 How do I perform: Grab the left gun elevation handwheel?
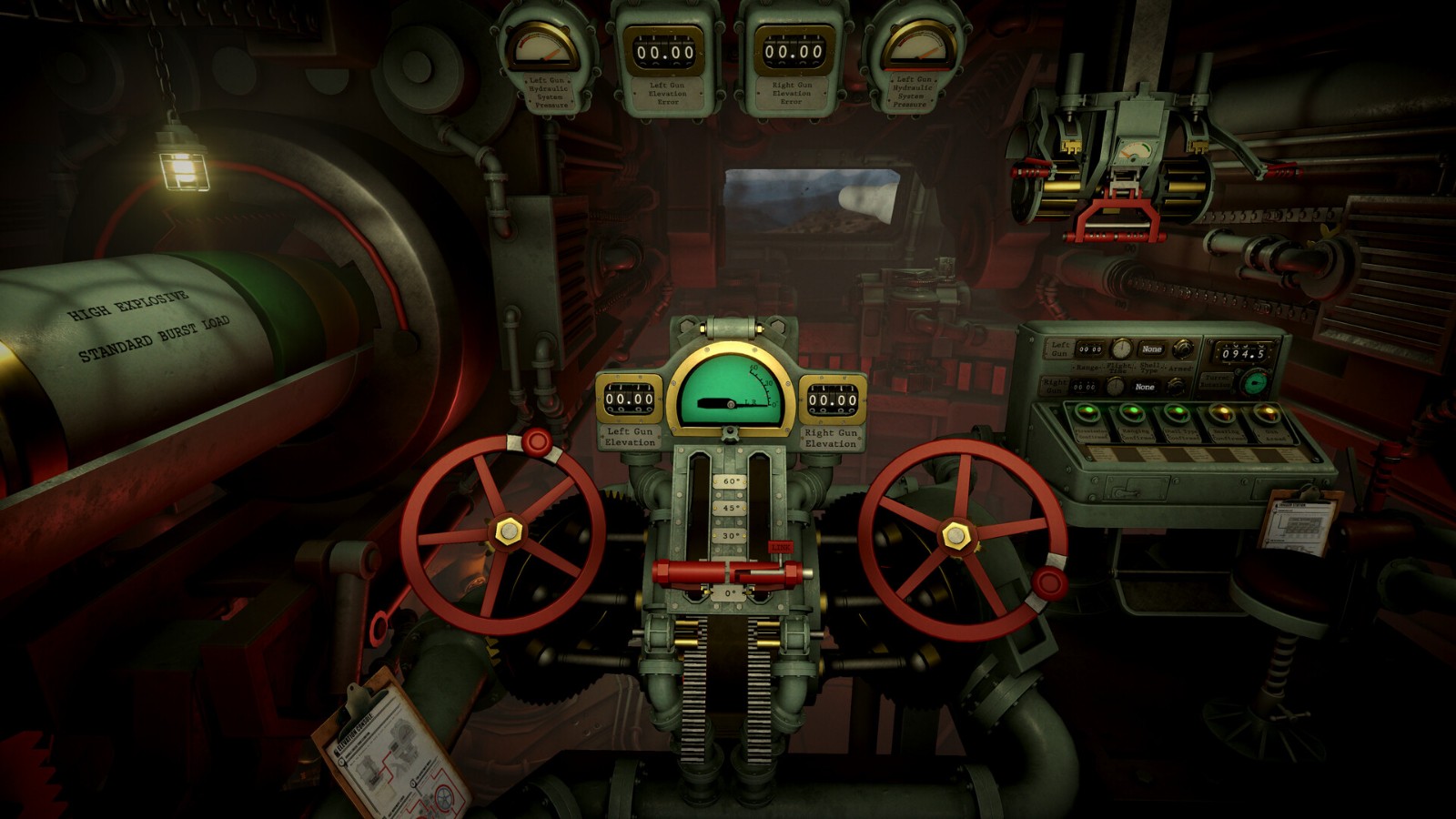point(505,531)
